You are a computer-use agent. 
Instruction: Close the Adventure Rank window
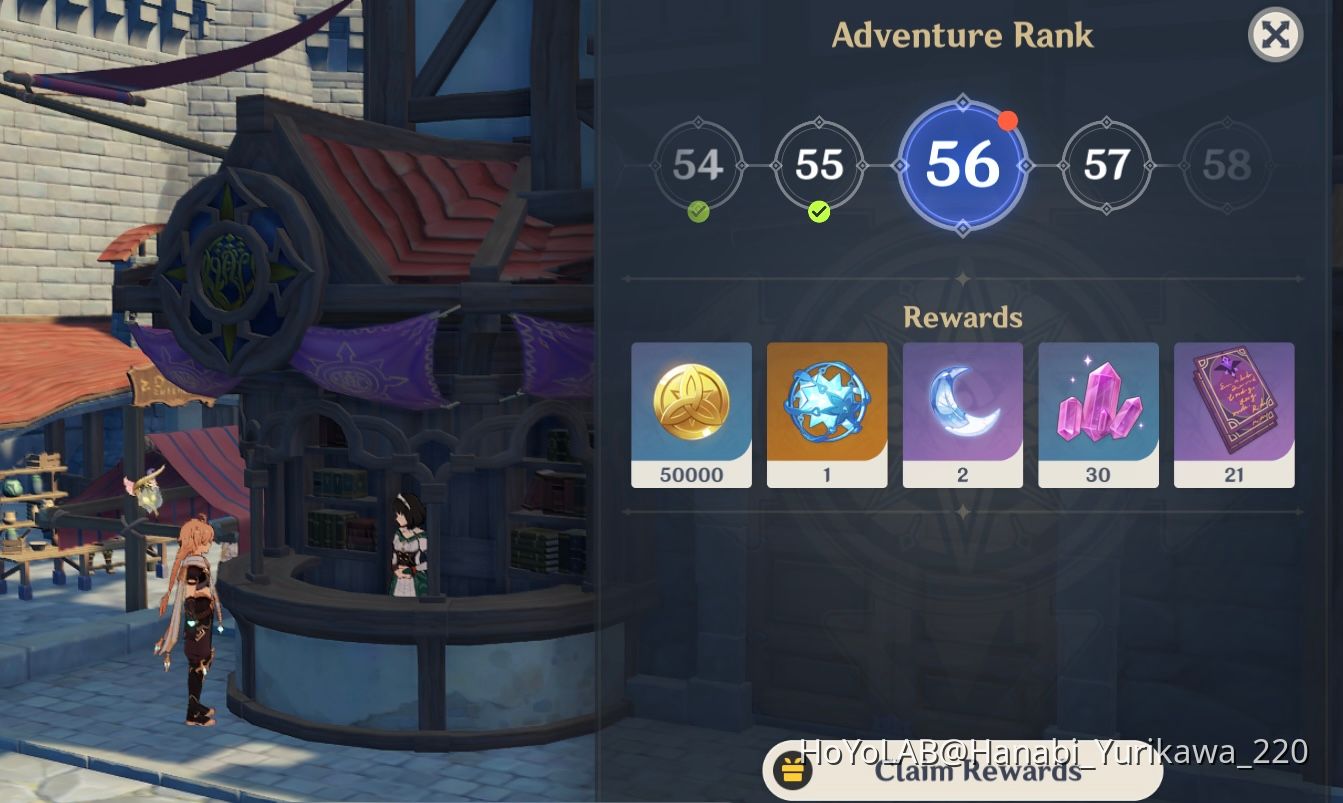[x=1275, y=35]
